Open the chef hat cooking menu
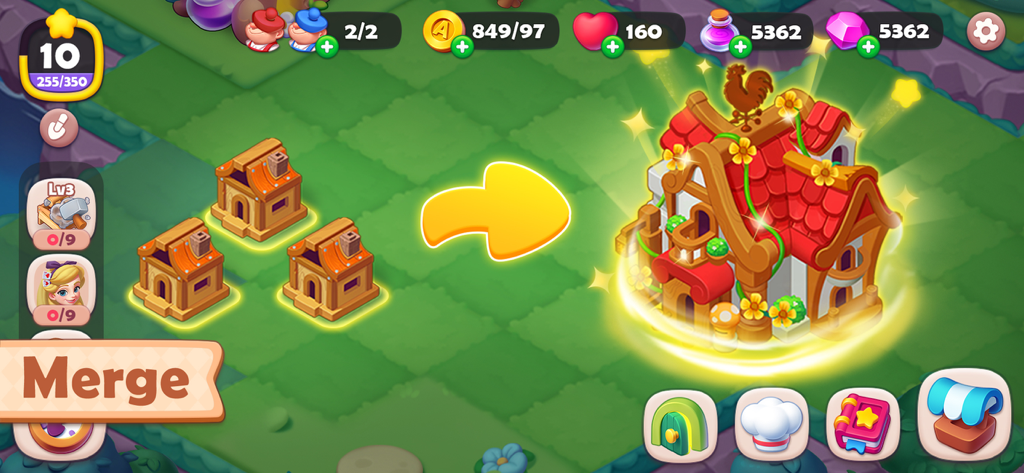This screenshot has width=1024, height=473. 771,424
